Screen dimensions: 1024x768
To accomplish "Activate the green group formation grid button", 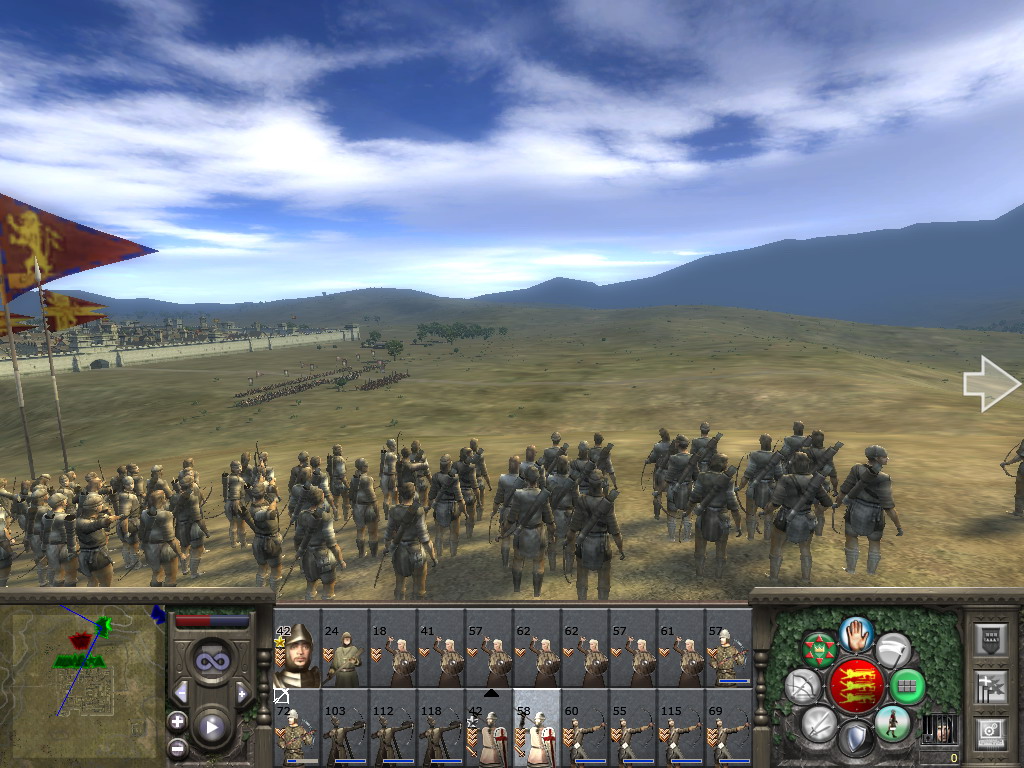I will (x=907, y=686).
